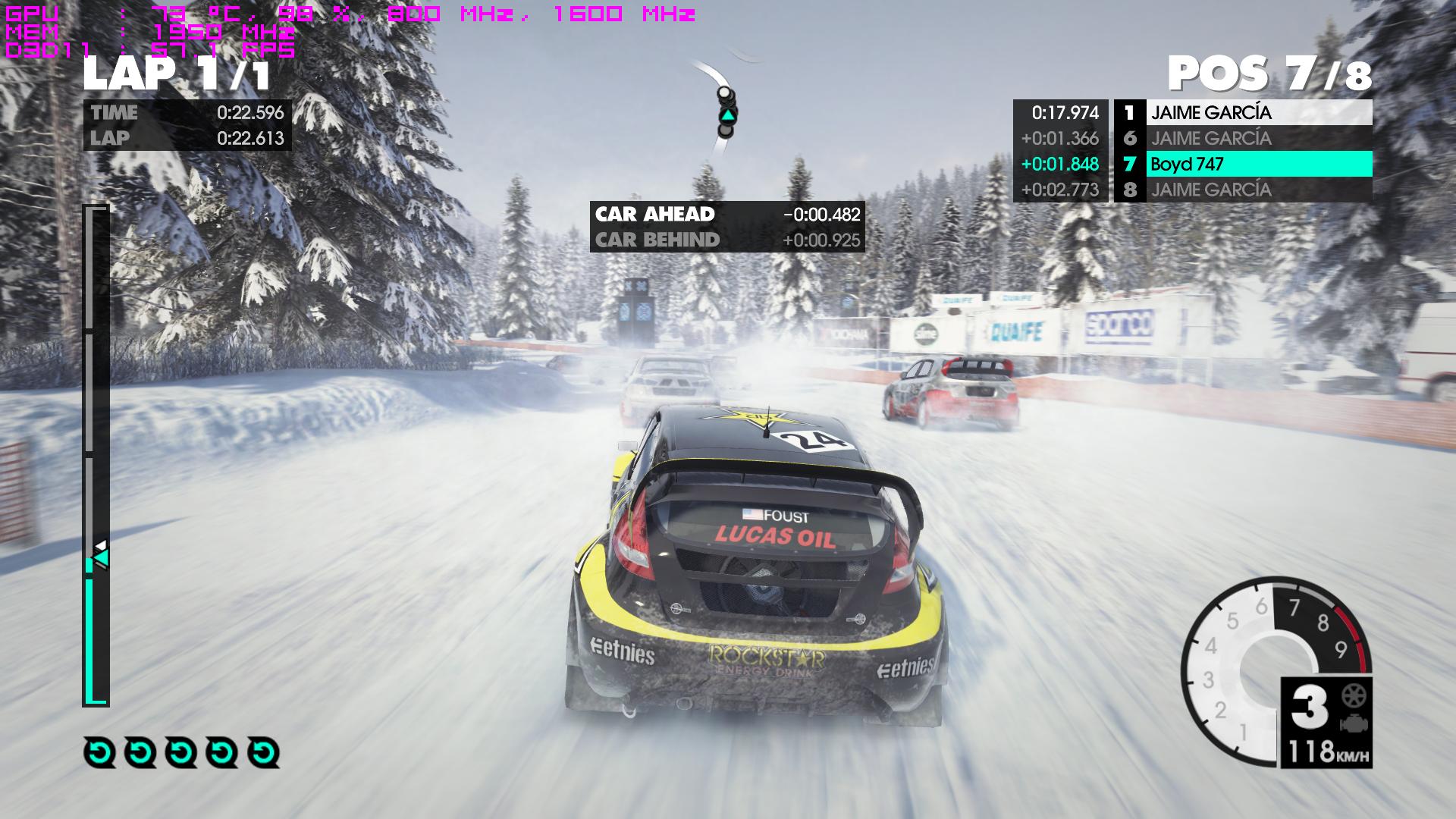
Task: Click the wheel damage indicator icon
Action: [1353, 696]
